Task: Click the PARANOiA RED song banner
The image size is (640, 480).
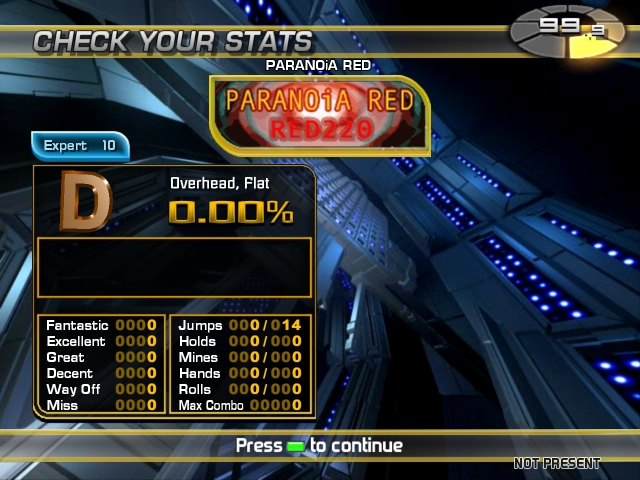Action: point(319,115)
